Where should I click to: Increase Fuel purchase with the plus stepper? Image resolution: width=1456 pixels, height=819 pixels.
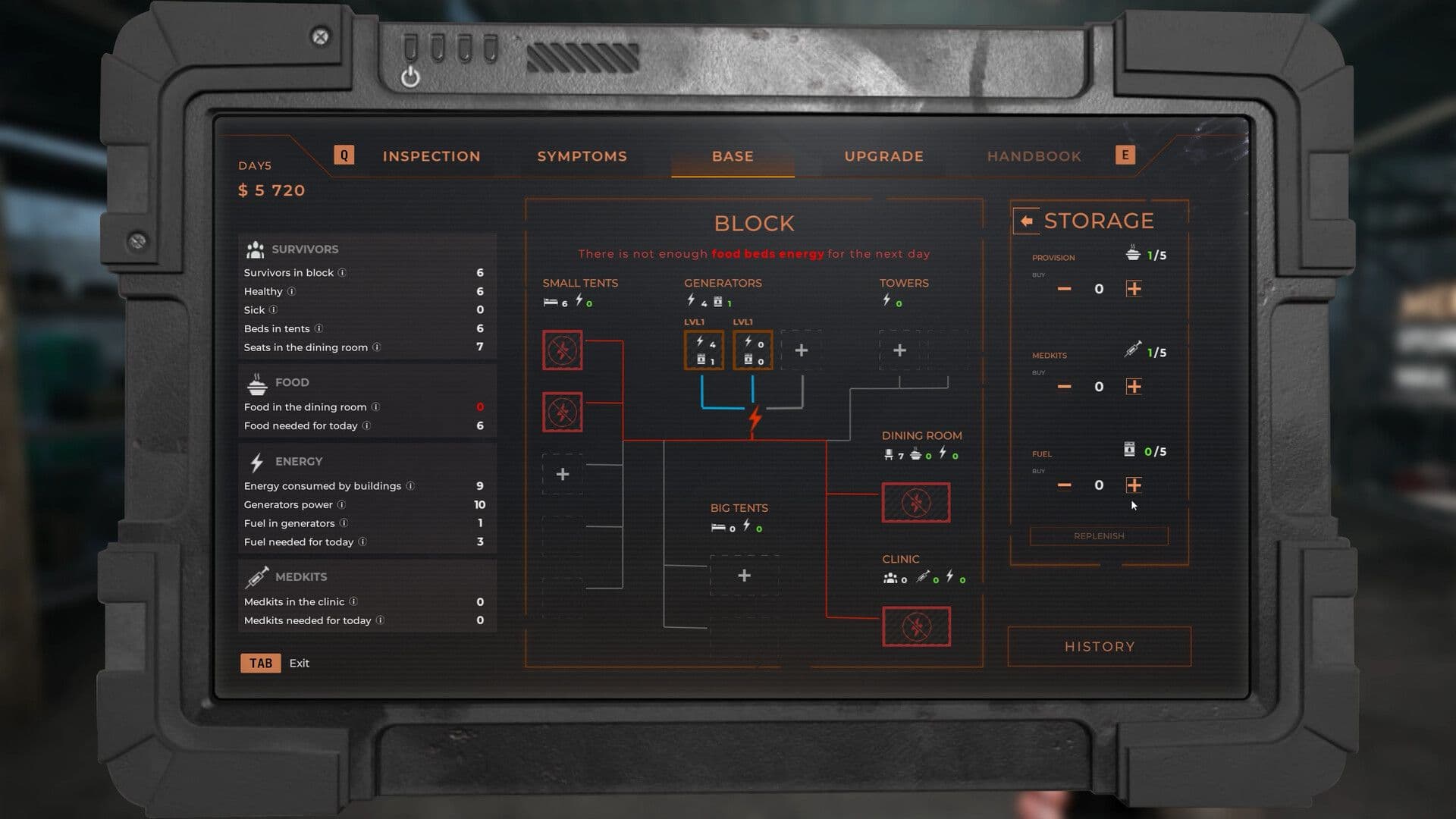1135,485
